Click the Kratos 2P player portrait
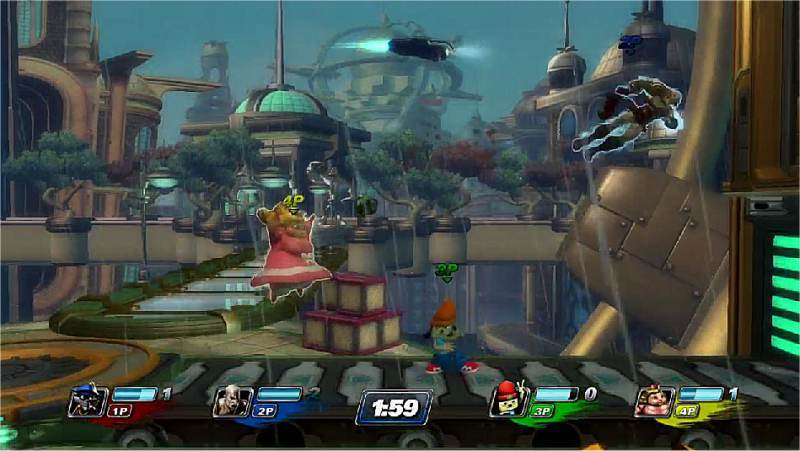Viewport: 800px width, 451px height. pos(229,401)
